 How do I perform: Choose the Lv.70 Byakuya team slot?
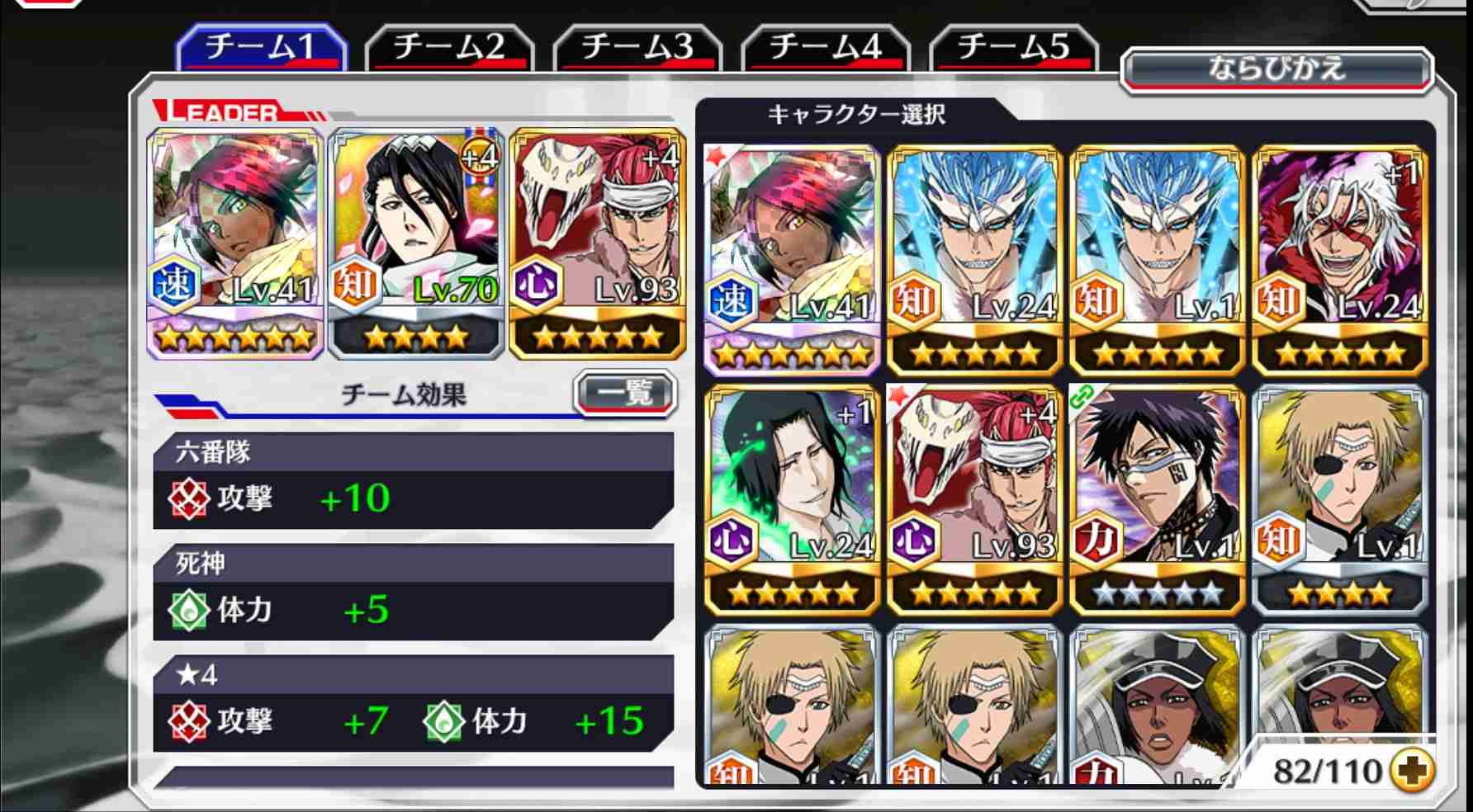coord(416,243)
